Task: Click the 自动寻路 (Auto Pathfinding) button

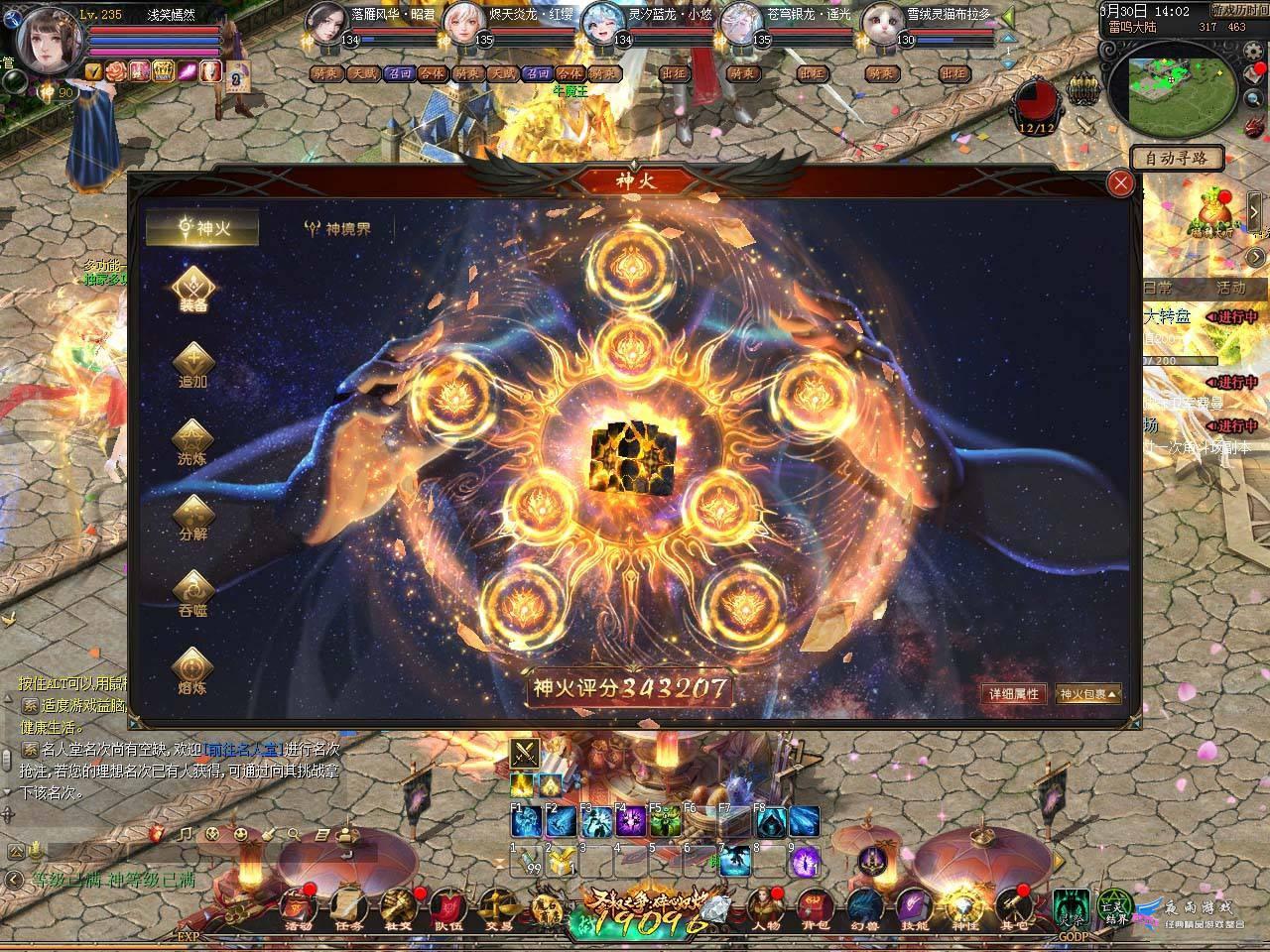Action: (1176, 158)
